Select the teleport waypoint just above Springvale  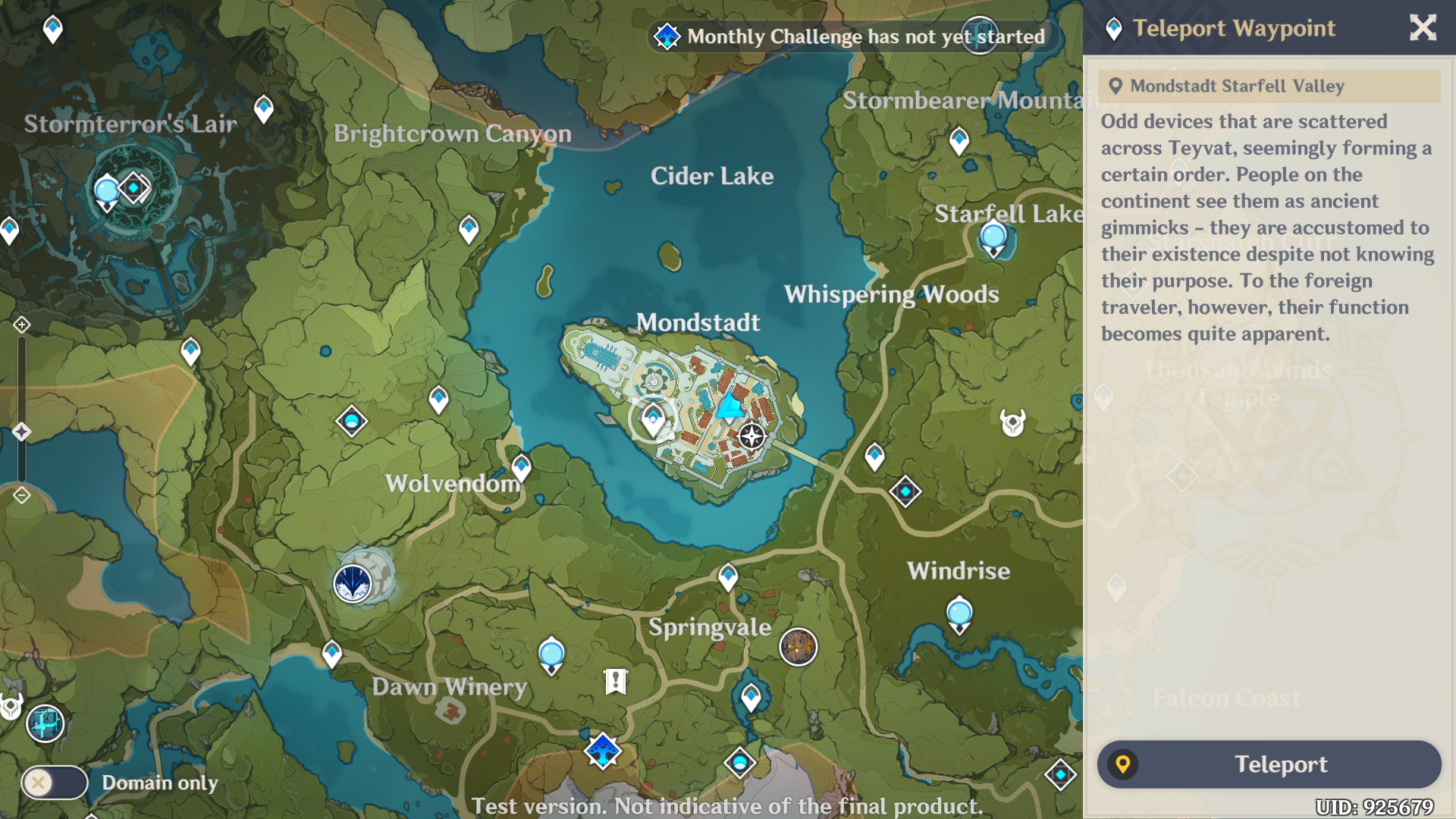728,577
